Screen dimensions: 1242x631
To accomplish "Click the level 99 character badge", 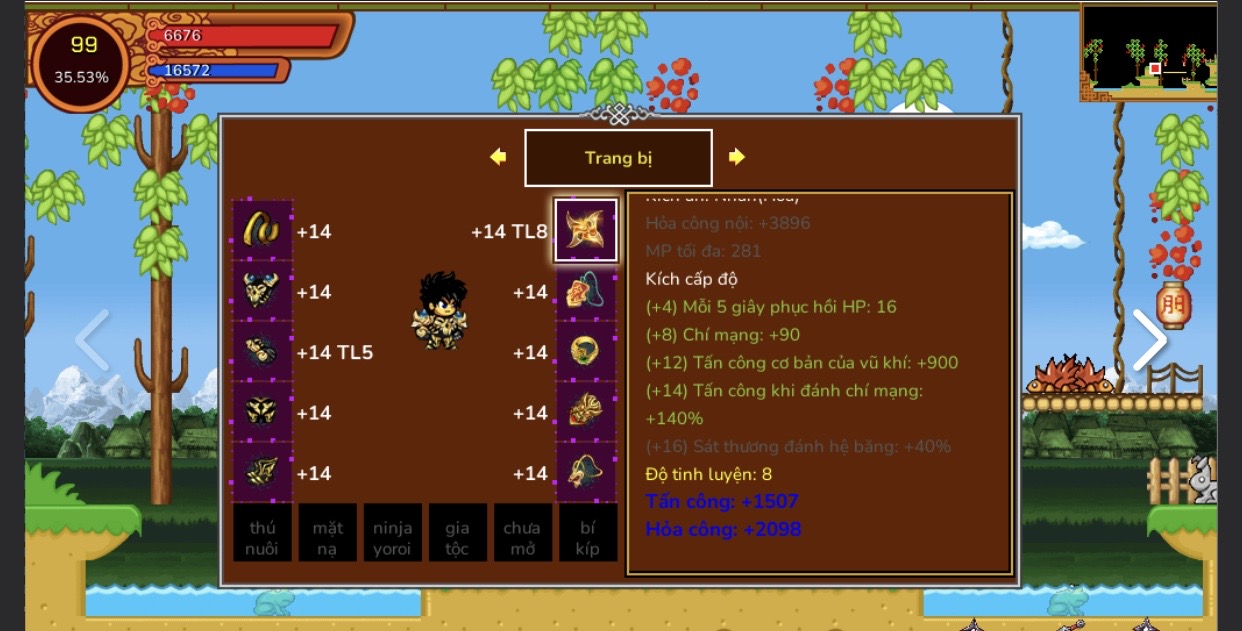I will (82, 61).
